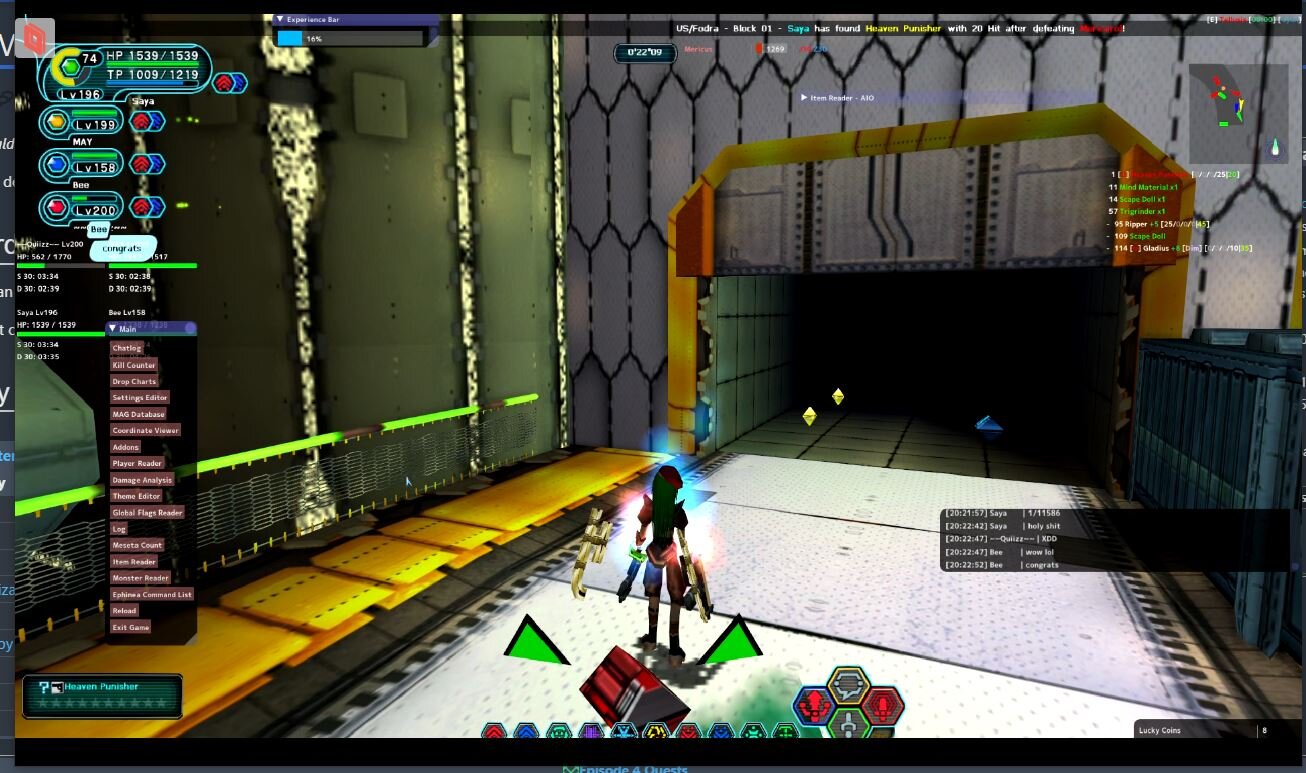The width and height of the screenshot is (1306, 773).
Task: Choose Exit Game in the Main menu
Action: [131, 627]
